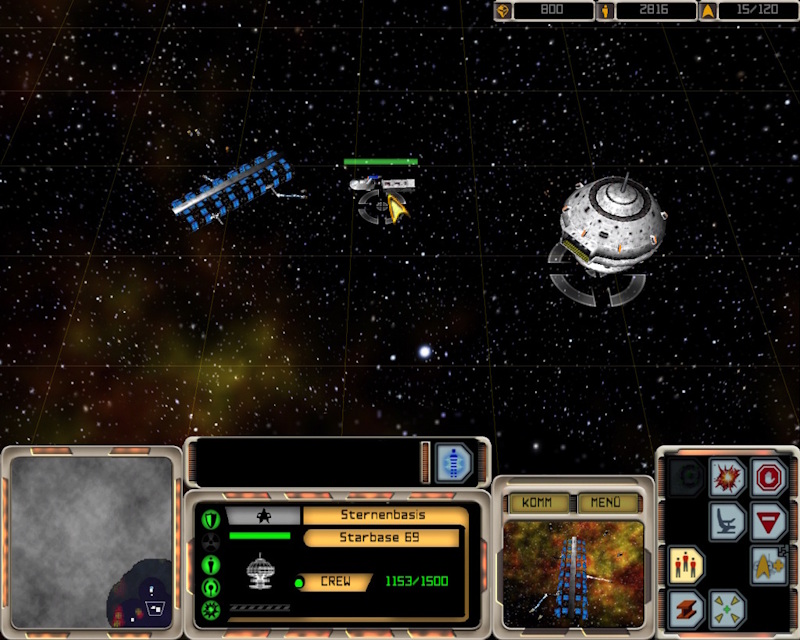
Task: Click the blue station icon in queue bar
Action: 454,463
